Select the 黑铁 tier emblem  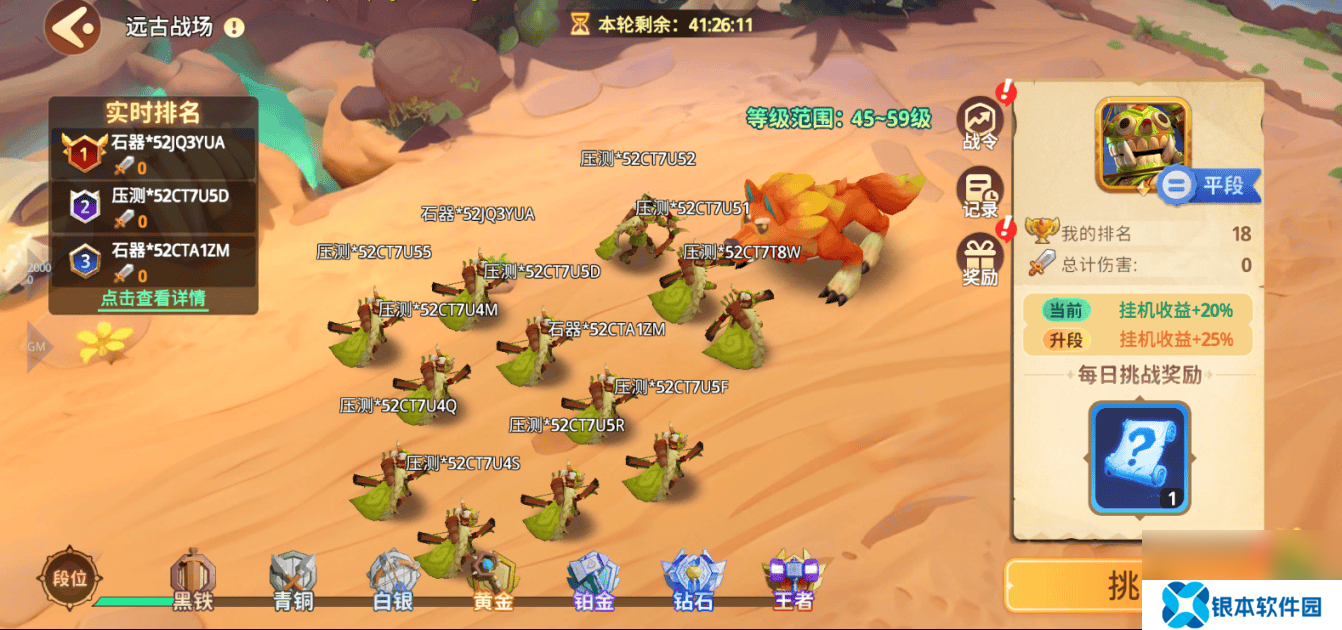pos(193,578)
